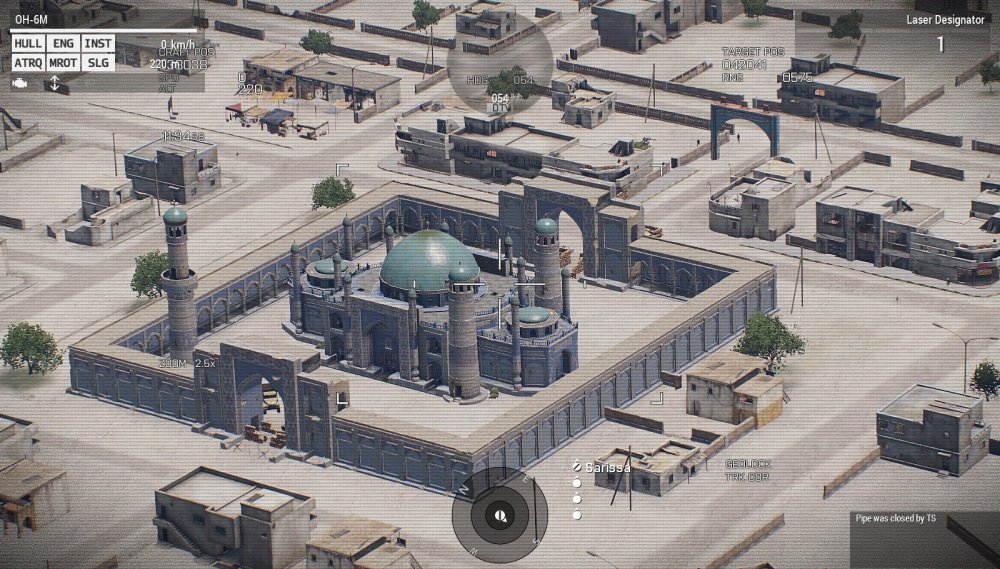Click the SLG status box
This screenshot has height=569, width=1000.
point(98,63)
